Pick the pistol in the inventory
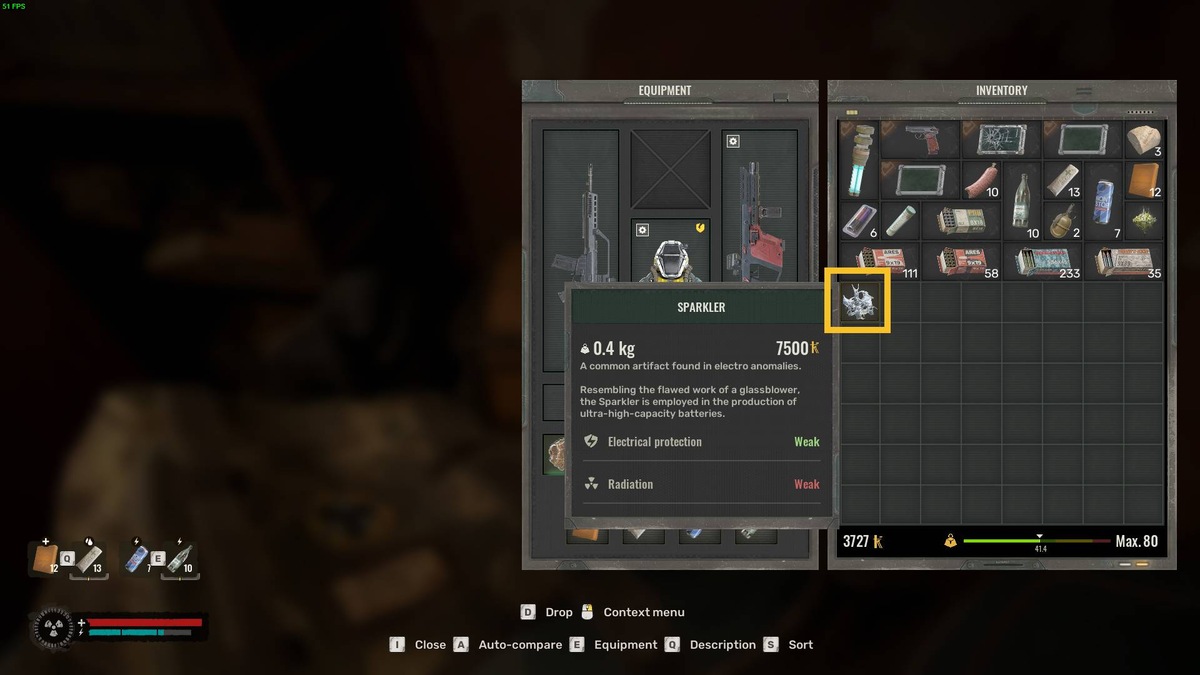This screenshot has height=675, width=1200. click(920, 139)
